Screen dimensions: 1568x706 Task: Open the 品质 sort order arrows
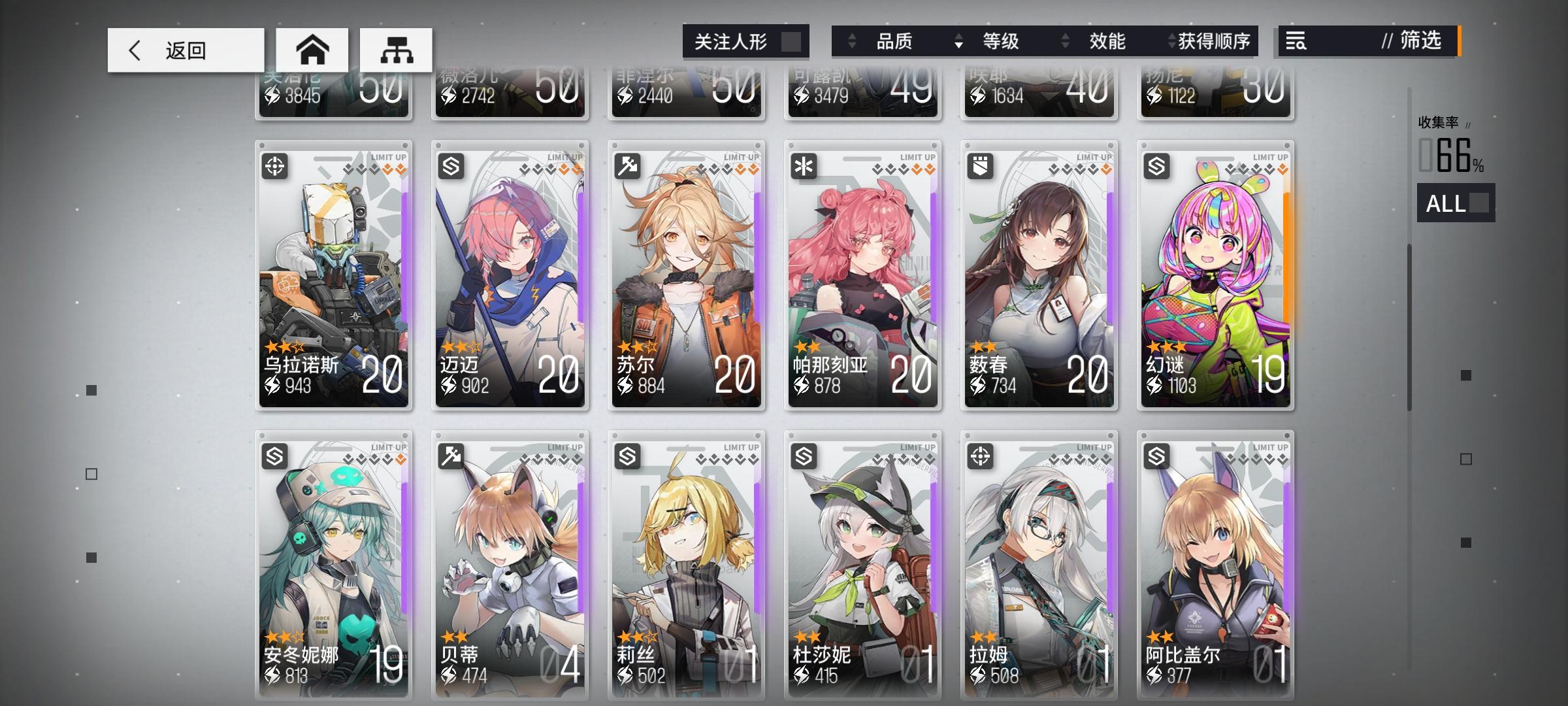tap(853, 41)
